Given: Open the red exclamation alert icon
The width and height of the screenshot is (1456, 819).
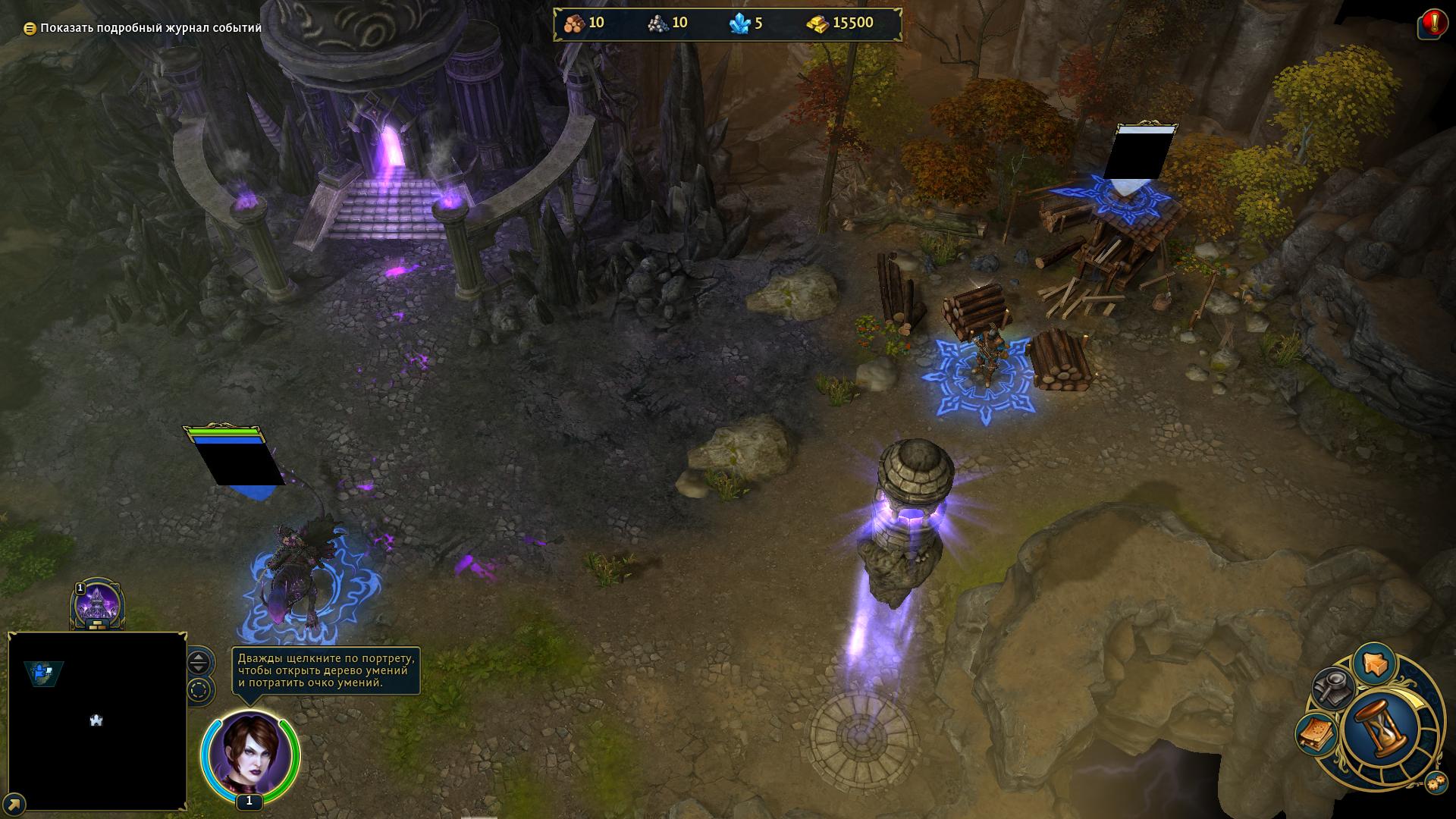Looking at the screenshot, I should [1431, 24].
